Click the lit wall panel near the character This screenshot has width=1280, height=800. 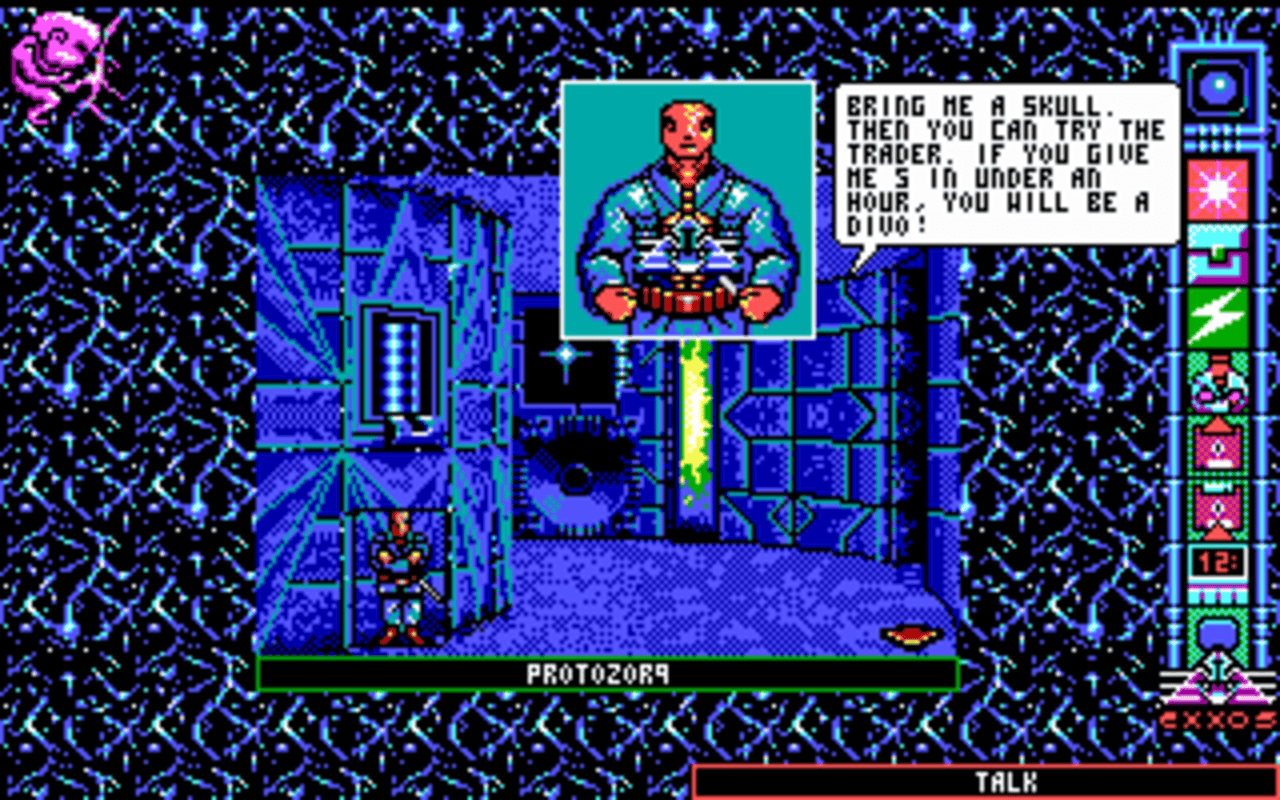coord(398,365)
